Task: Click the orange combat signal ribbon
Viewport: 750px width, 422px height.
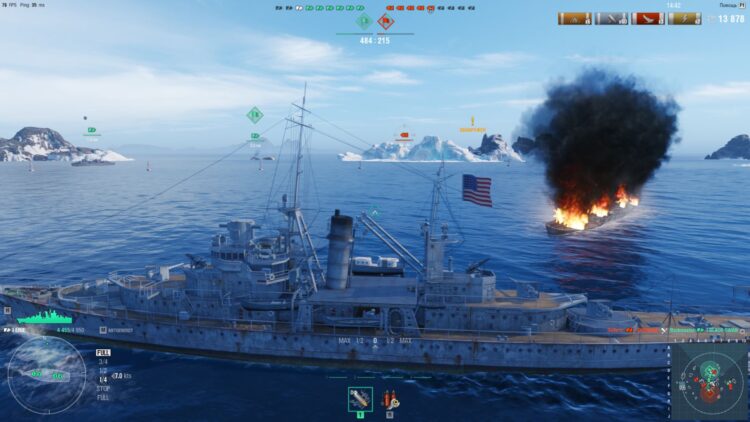Action: (x=574, y=18)
